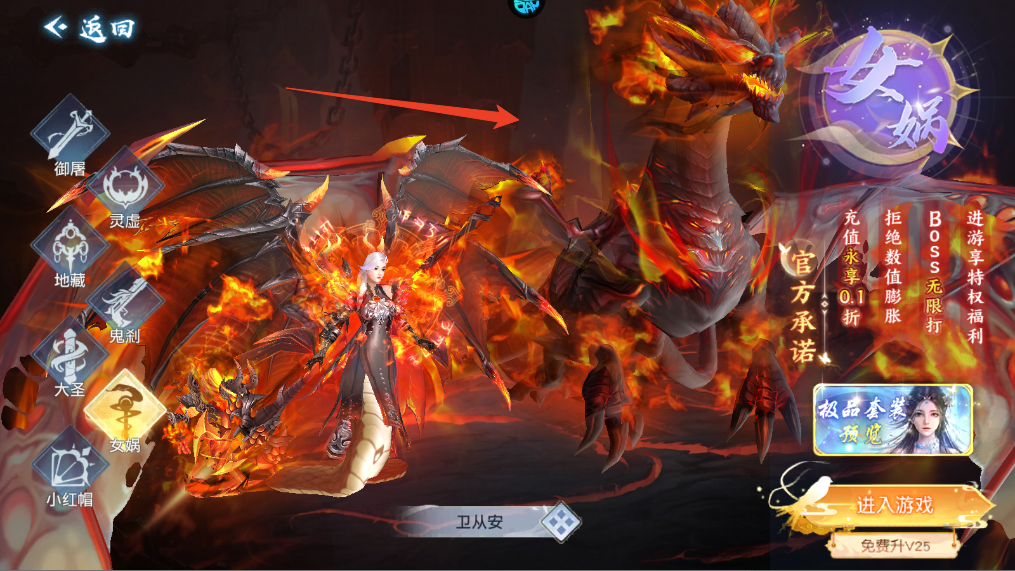Choose the 大圣 class icon
Screen dimensions: 1015x571
[x=69, y=356]
